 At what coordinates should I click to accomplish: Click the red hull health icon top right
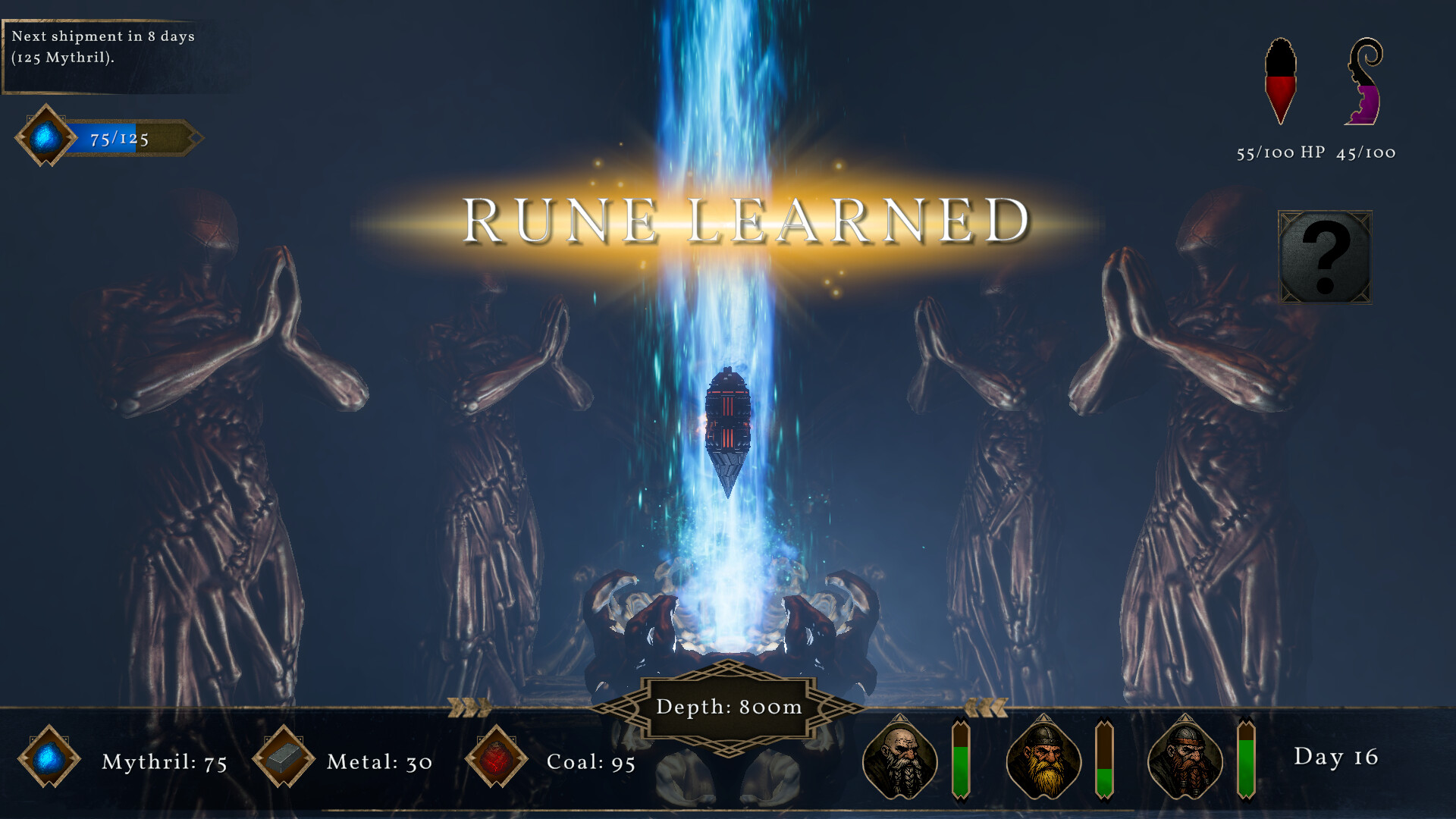1279,80
